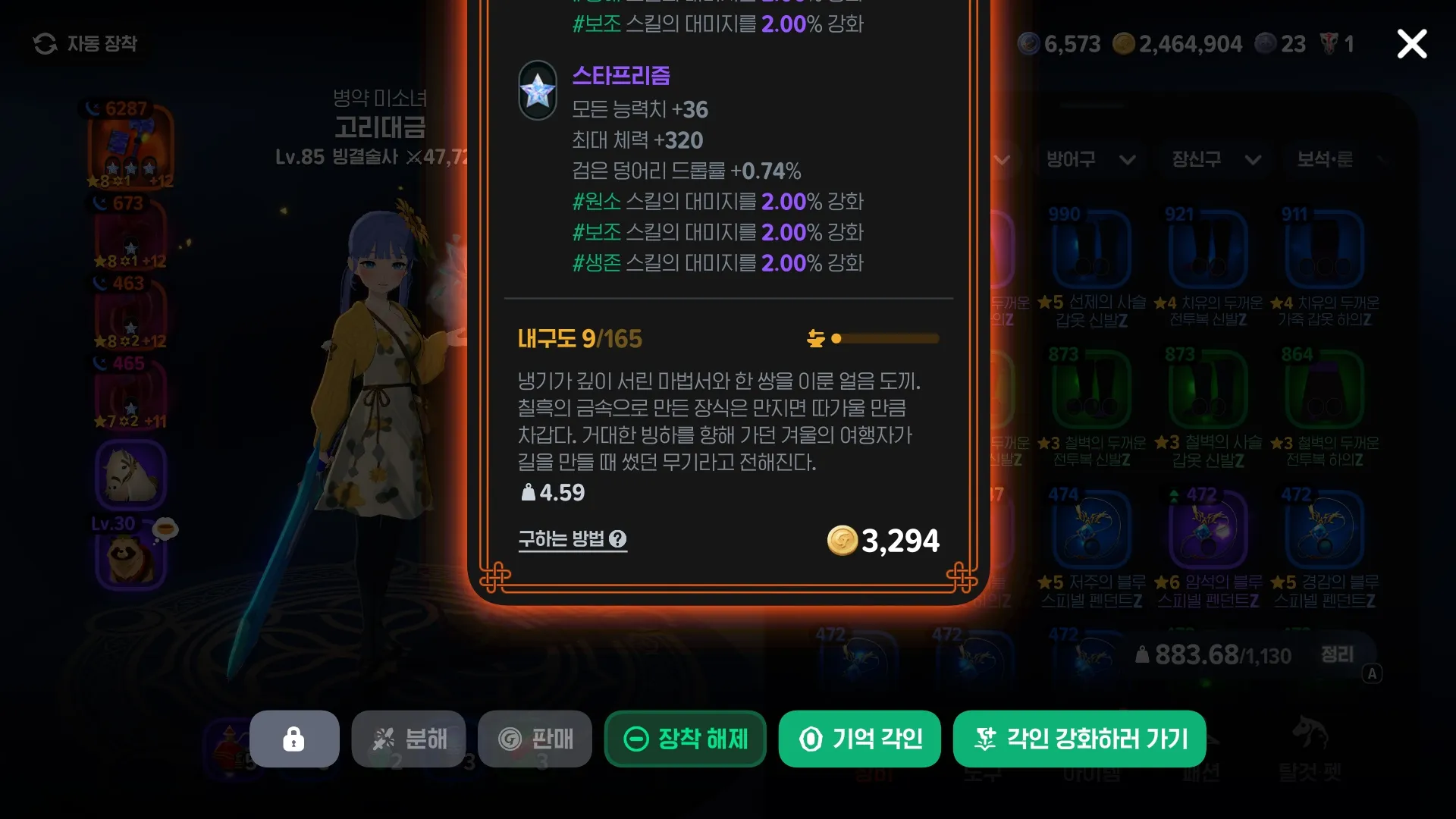Click the blue gem currency icon at top
Screen dimensions: 1456x819
click(x=1029, y=43)
